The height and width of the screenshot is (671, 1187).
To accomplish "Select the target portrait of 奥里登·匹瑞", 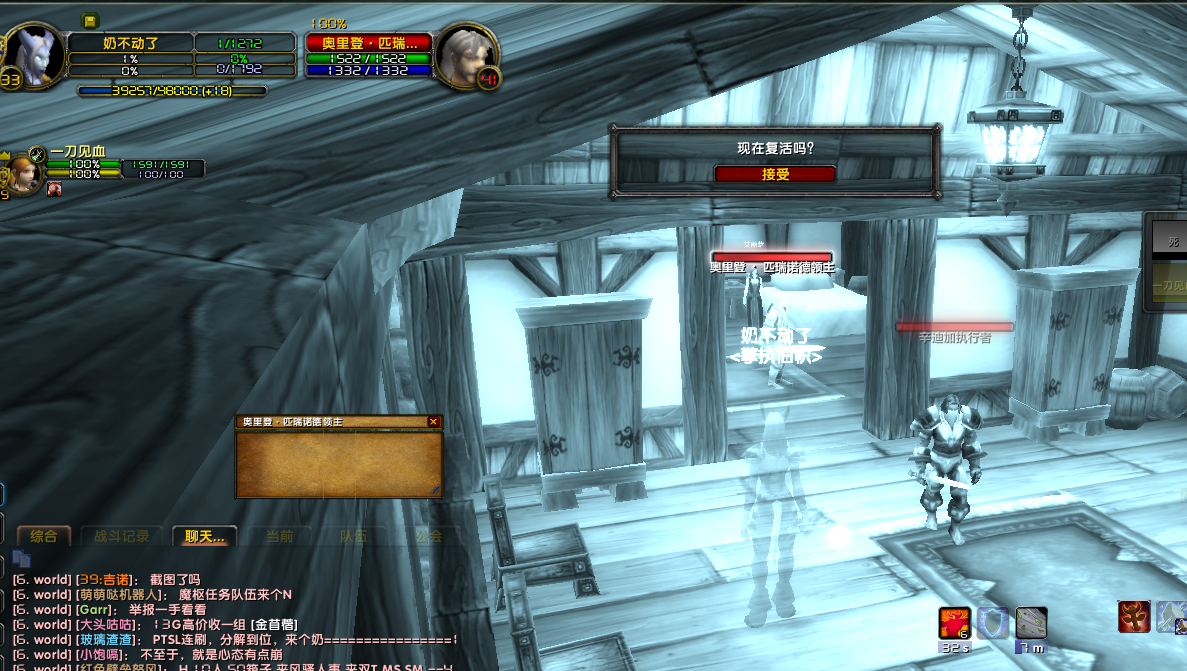I will pyautogui.click(x=467, y=55).
